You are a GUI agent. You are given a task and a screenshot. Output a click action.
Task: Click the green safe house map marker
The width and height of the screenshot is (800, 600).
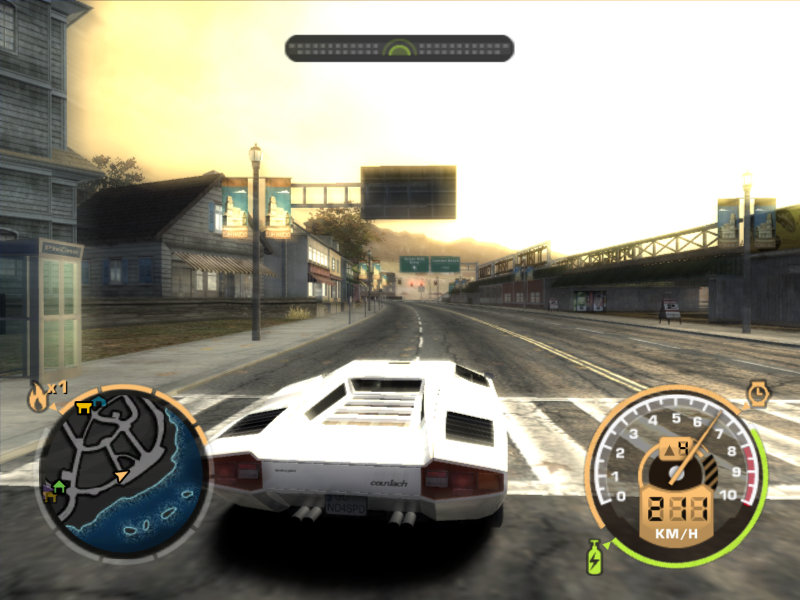coord(59,486)
